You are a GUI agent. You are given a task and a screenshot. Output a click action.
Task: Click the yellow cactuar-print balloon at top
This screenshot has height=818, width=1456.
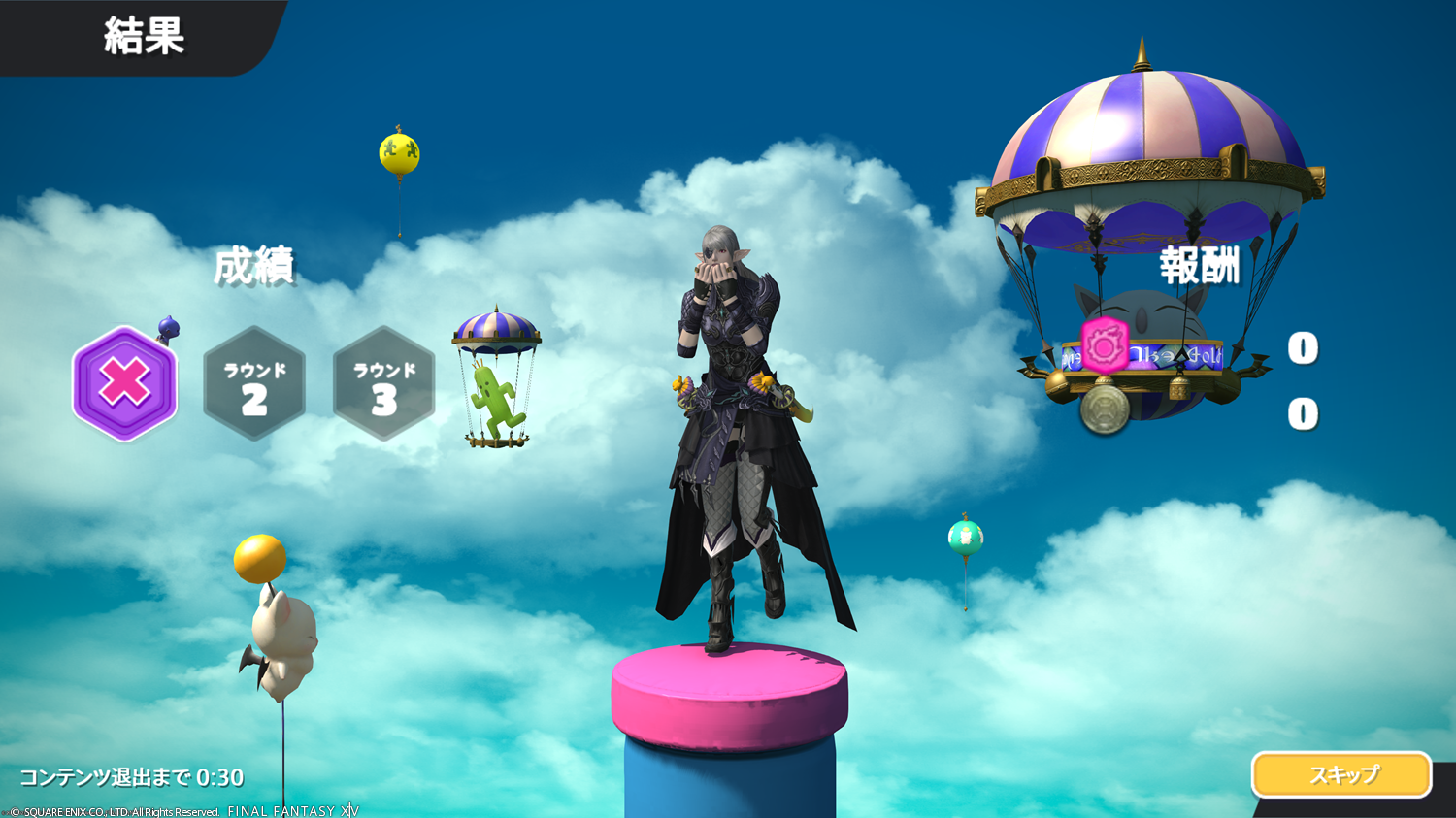pos(398,153)
